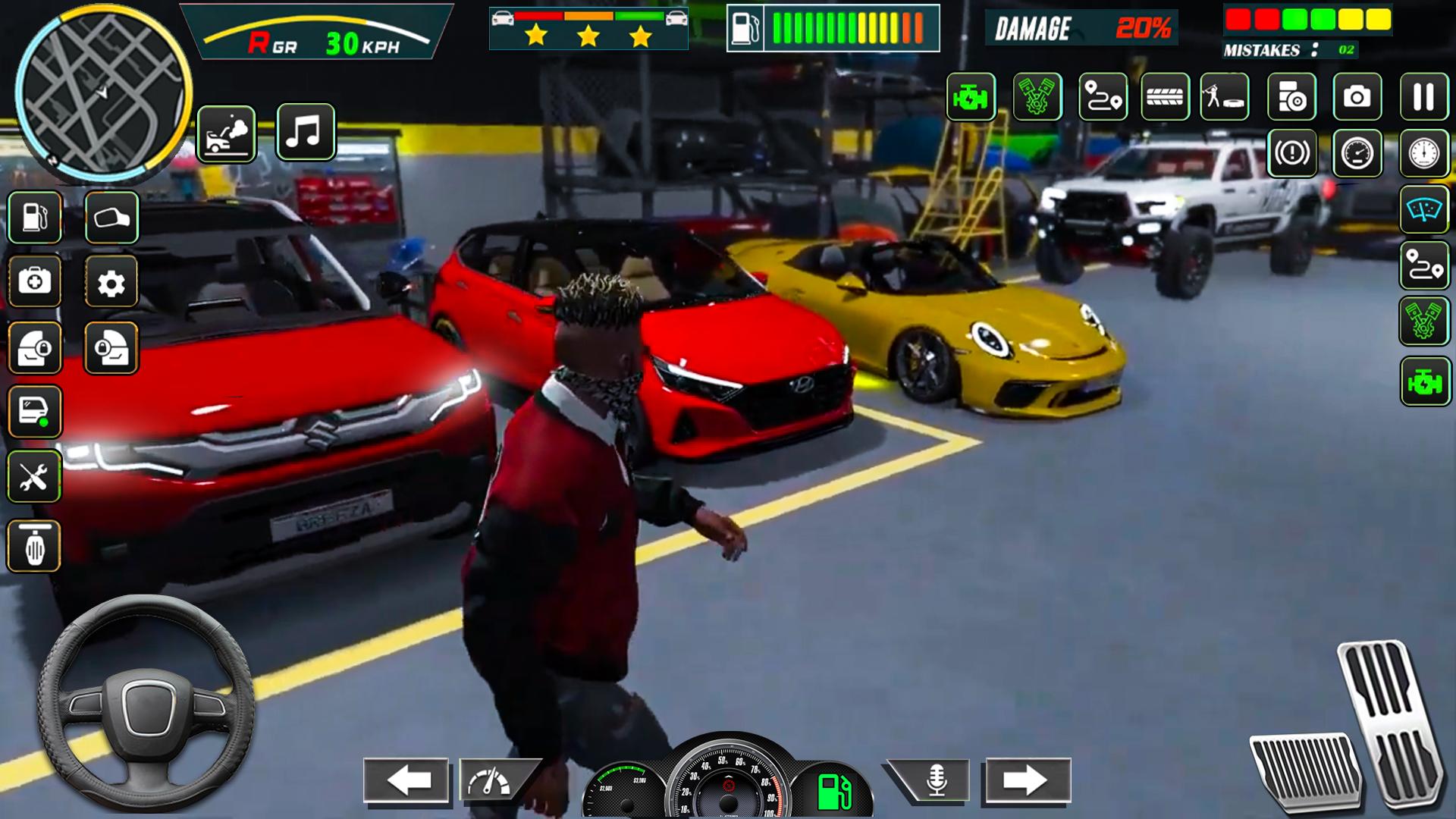Open the first aid kit button
The width and height of the screenshot is (1456, 819).
pyautogui.click(x=34, y=282)
